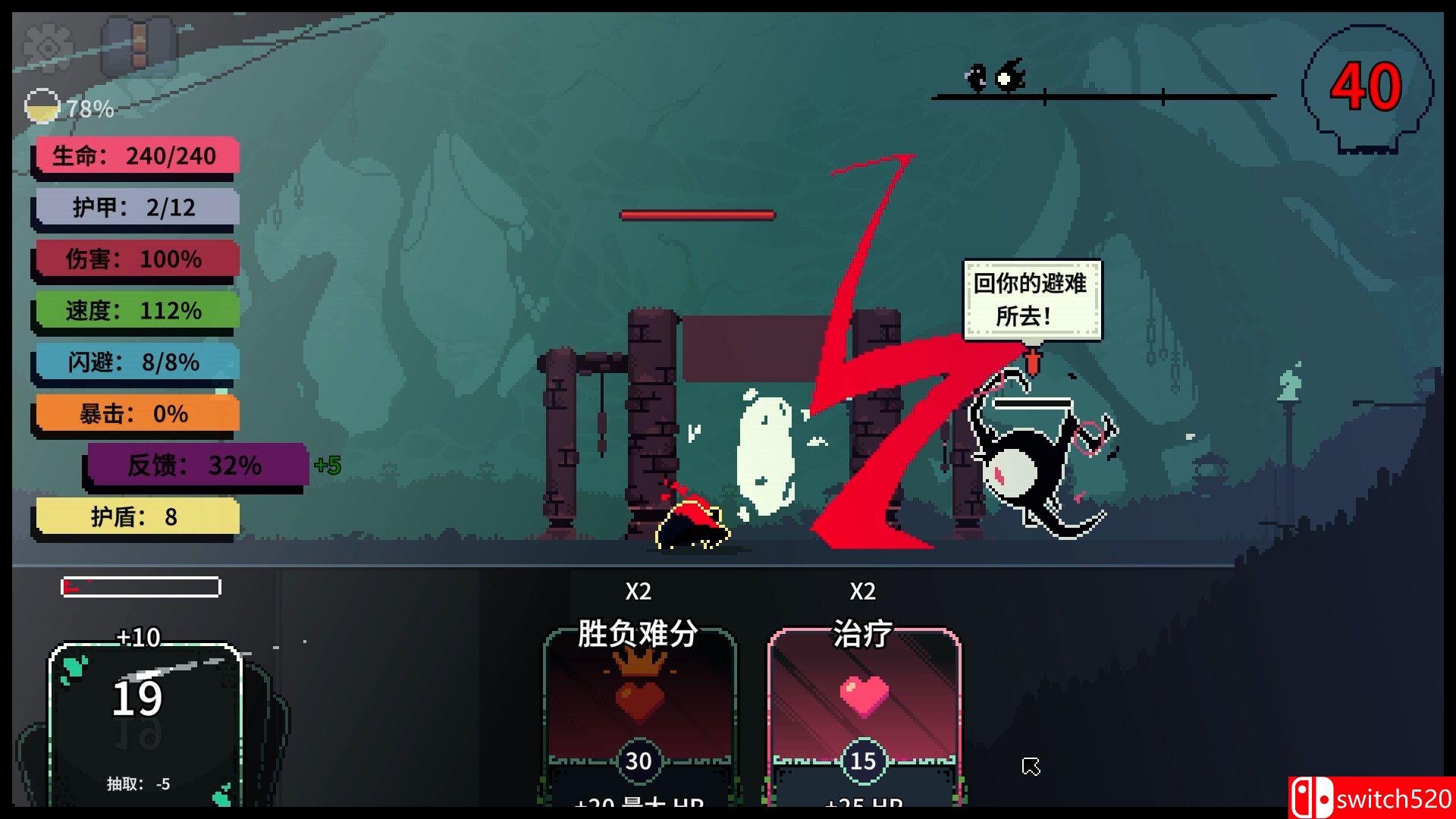Click the day progress sun icon showing 78%

(x=43, y=108)
